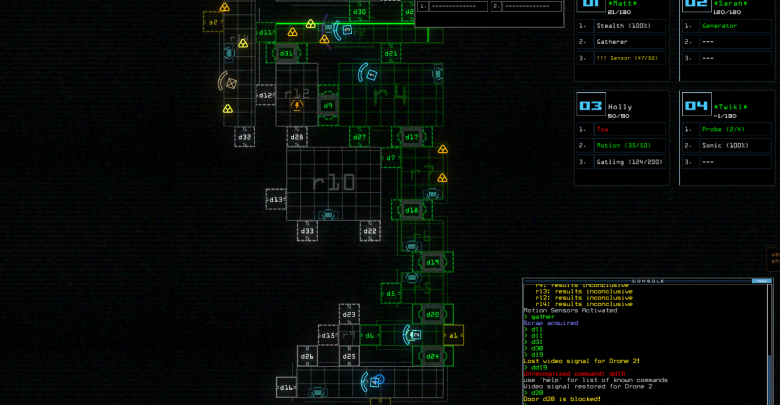The image size is (780, 405).
Task: Choose the Gatherer upgrade row
Action: pyautogui.click(x=620, y=42)
